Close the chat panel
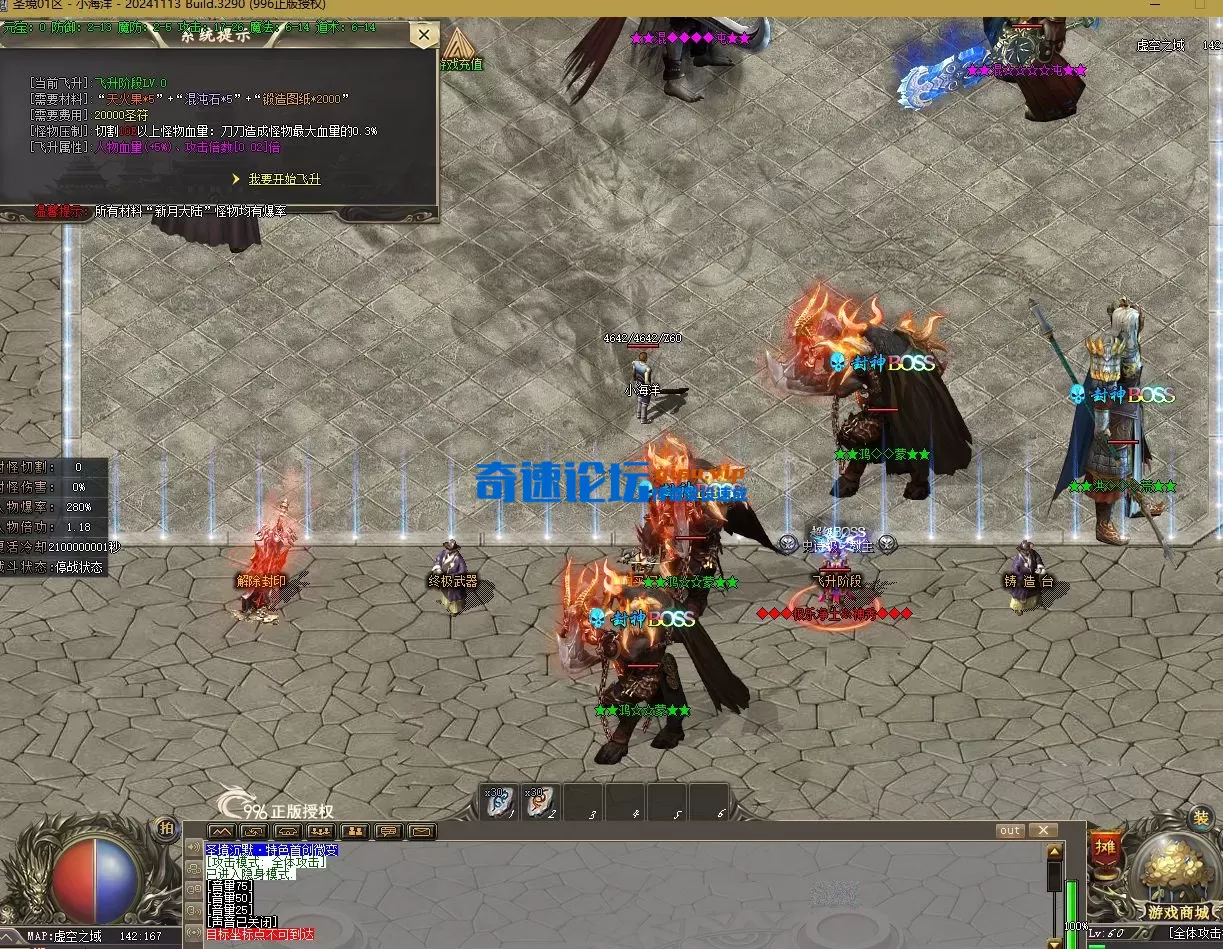This screenshot has width=1223, height=949. pyautogui.click(x=1042, y=831)
